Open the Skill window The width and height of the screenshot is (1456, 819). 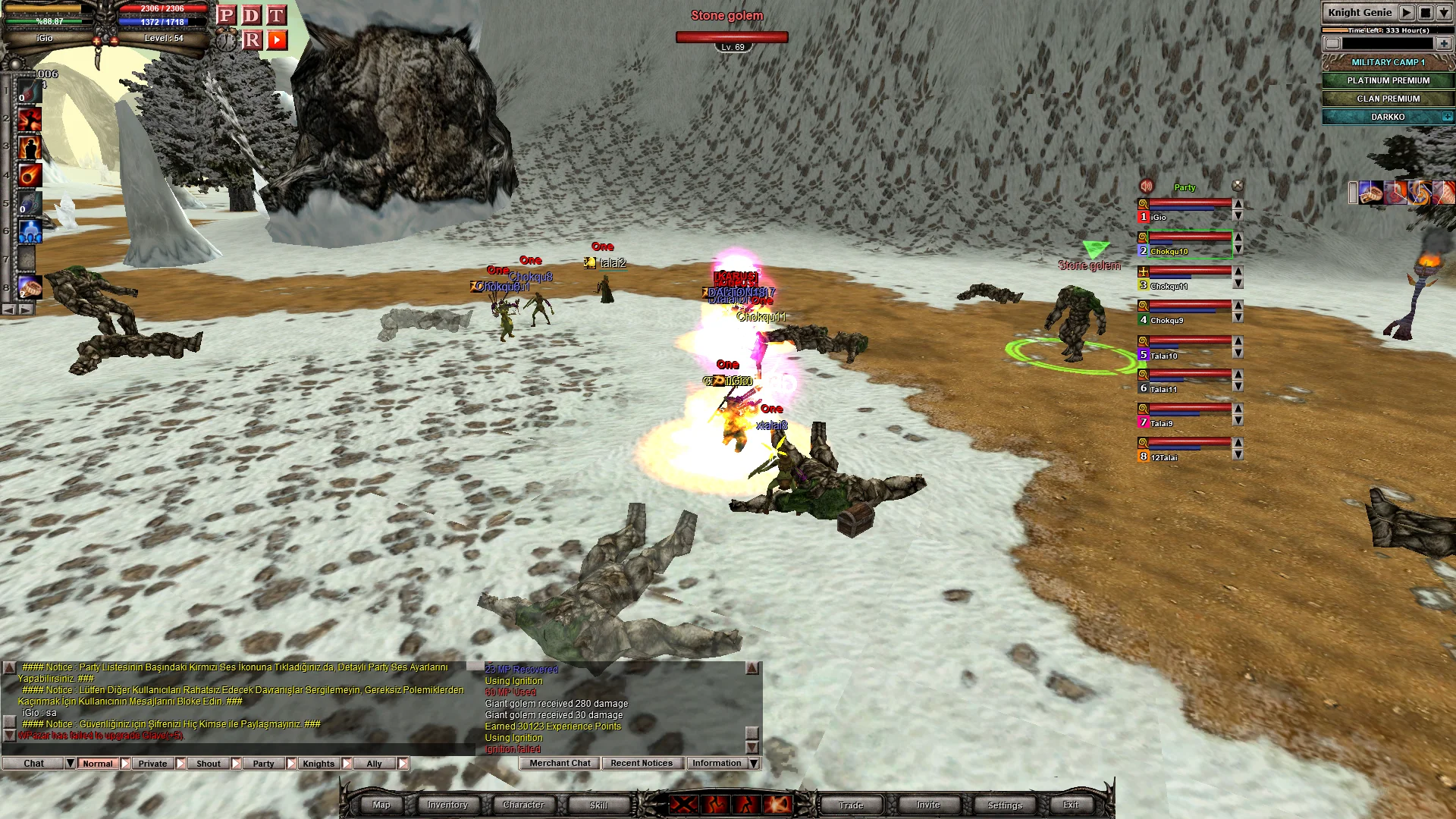[598, 805]
